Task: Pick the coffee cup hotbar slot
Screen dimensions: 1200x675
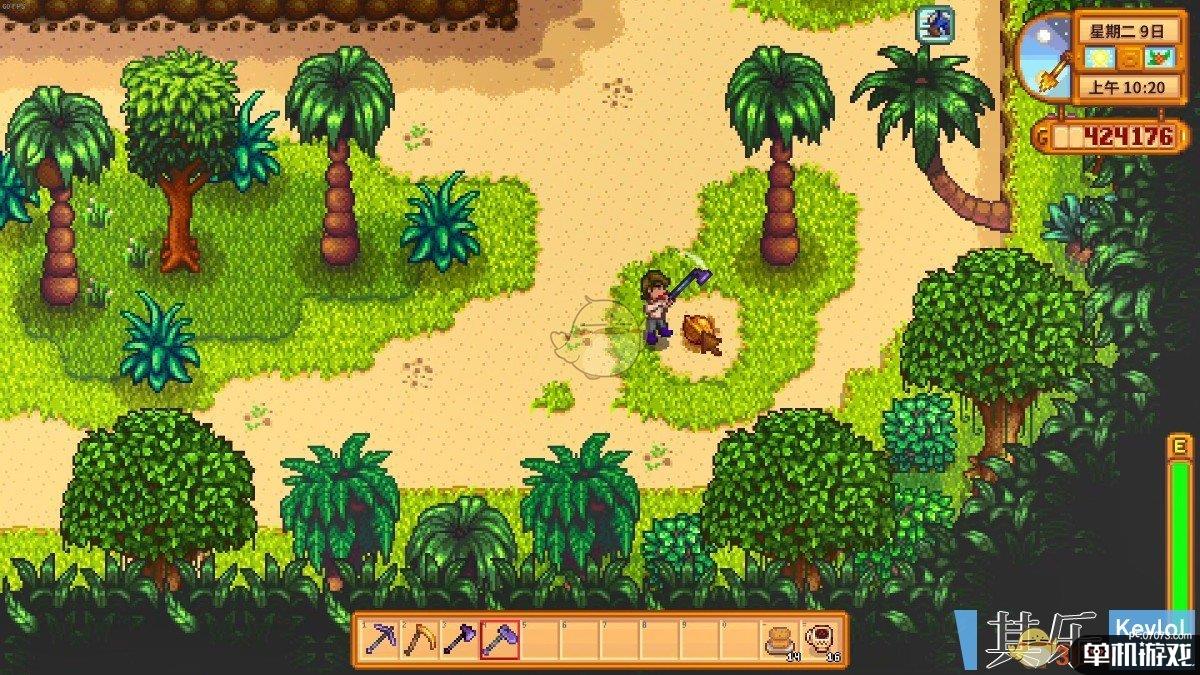Action: click(819, 639)
